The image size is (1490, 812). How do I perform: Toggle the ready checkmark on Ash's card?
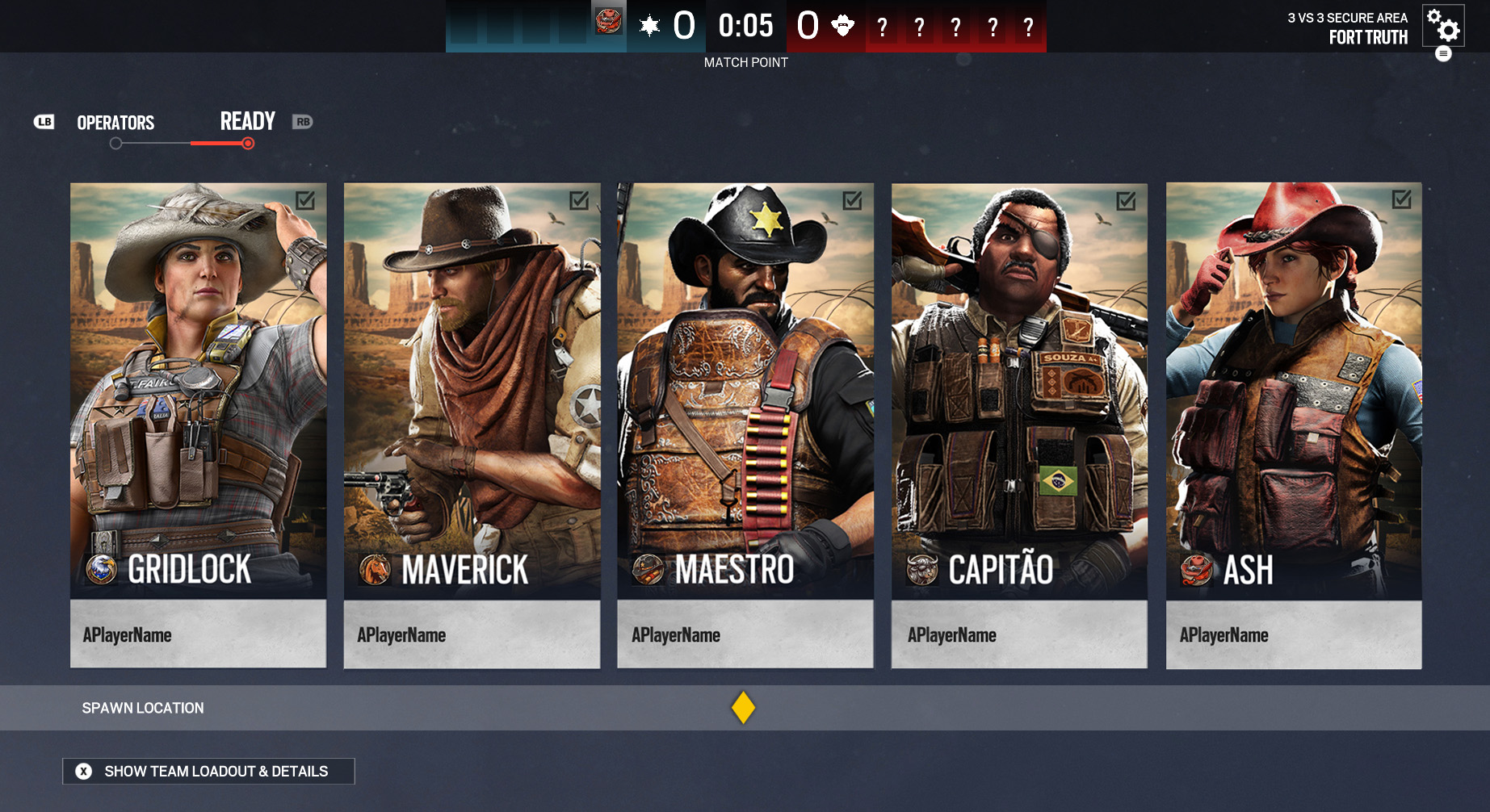click(x=1401, y=199)
